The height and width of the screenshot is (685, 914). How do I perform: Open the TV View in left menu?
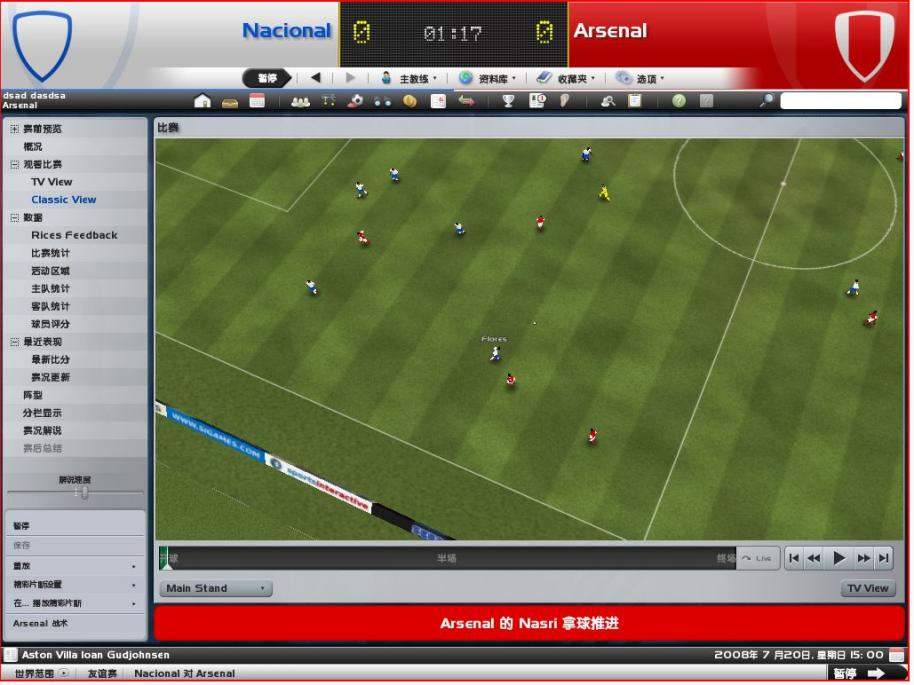coord(52,182)
